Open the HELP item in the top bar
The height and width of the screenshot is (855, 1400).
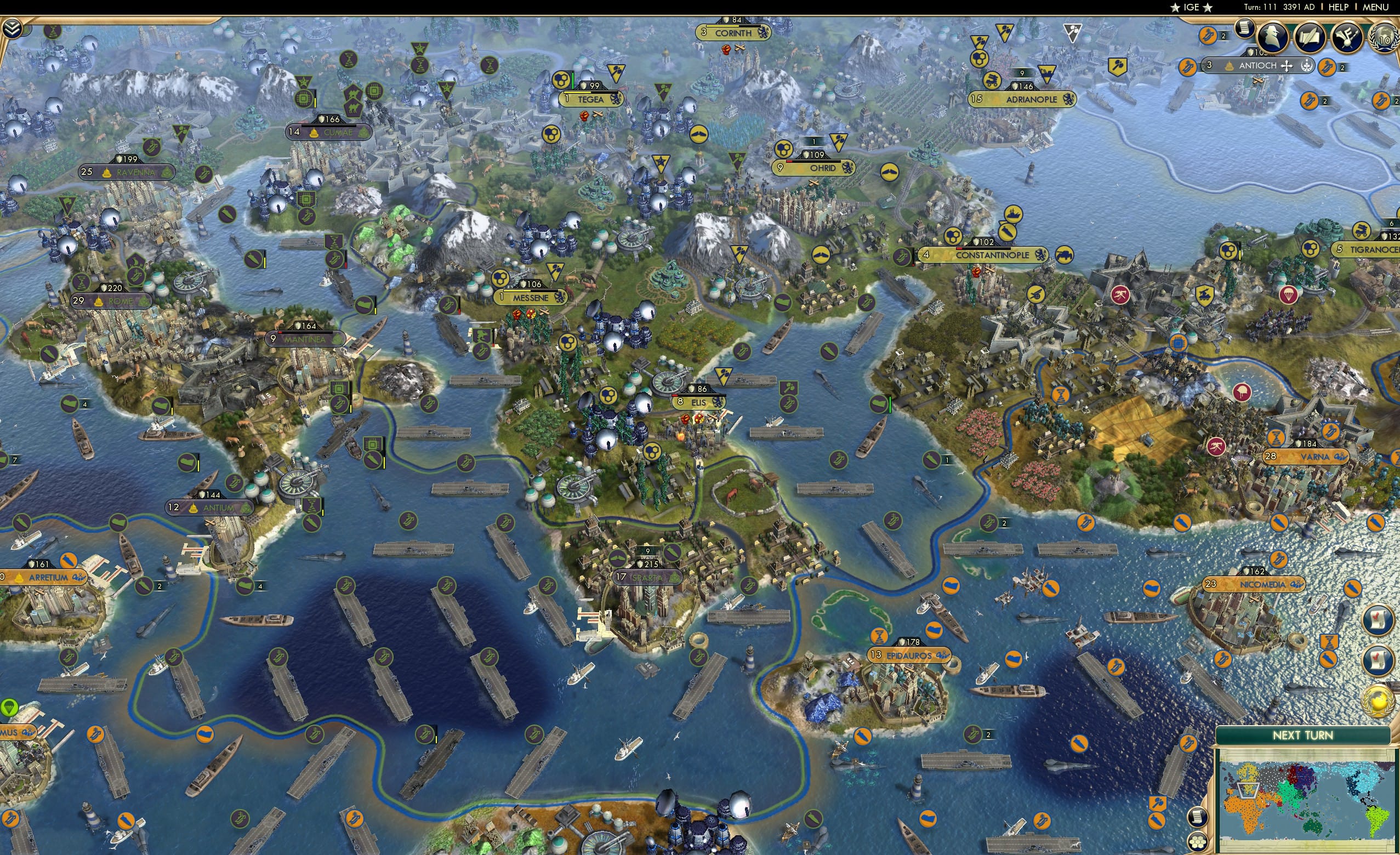point(1339,7)
